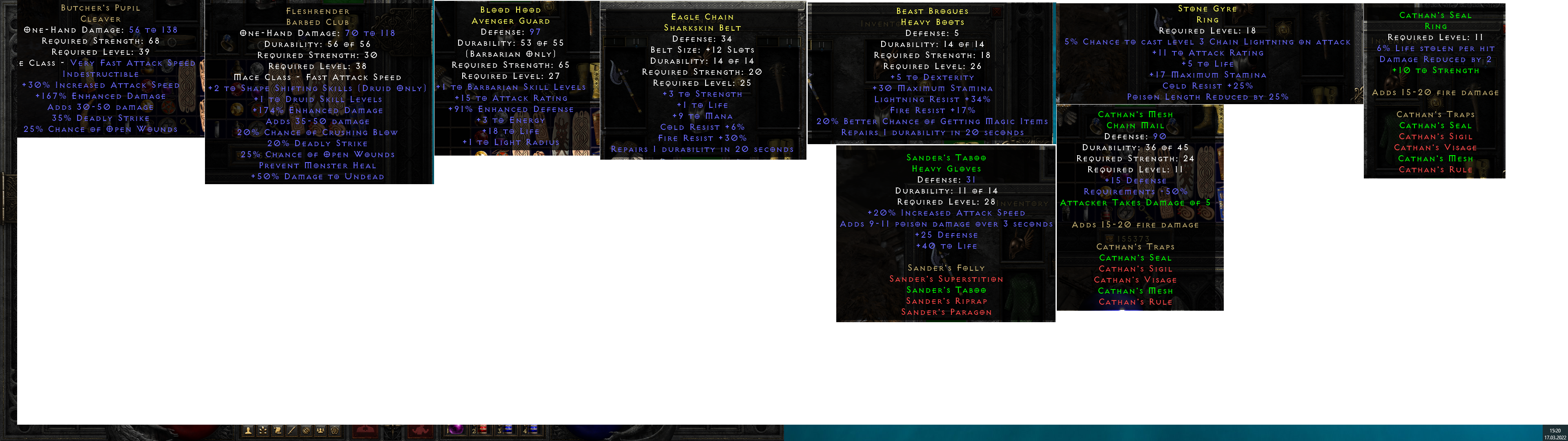The width and height of the screenshot is (1568, 441).
Task: Select the right-hand red skill slot
Action: pyautogui.click(x=421, y=431)
